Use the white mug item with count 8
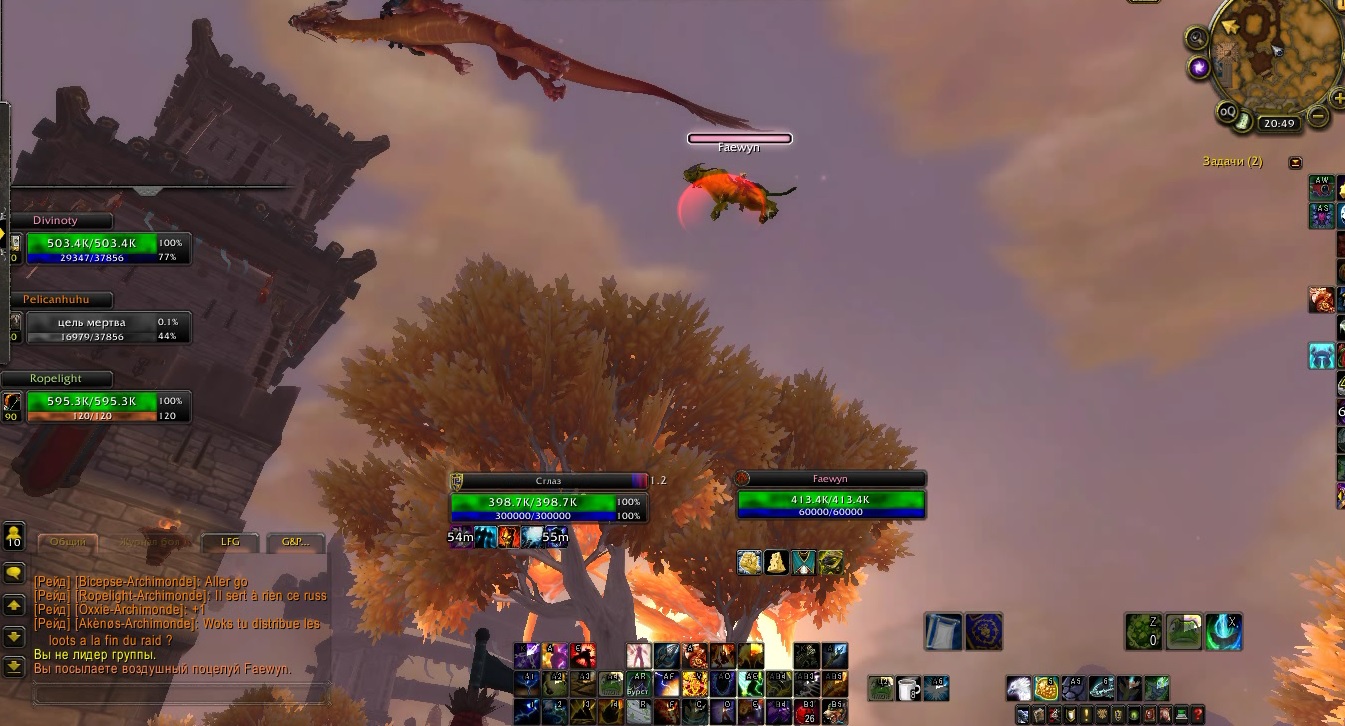1345x726 pixels. 908,688
